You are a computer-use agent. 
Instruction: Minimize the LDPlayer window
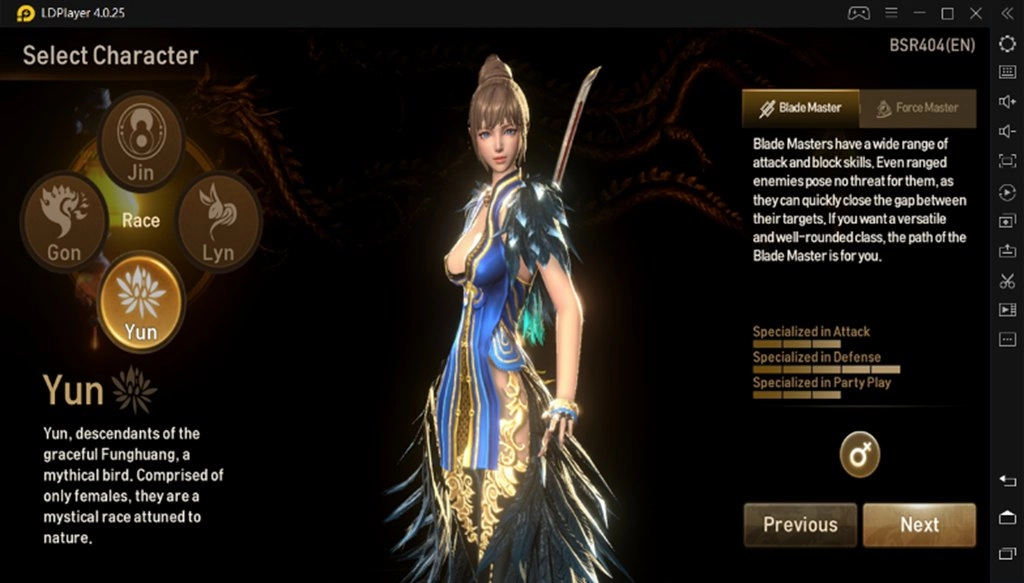[919, 13]
